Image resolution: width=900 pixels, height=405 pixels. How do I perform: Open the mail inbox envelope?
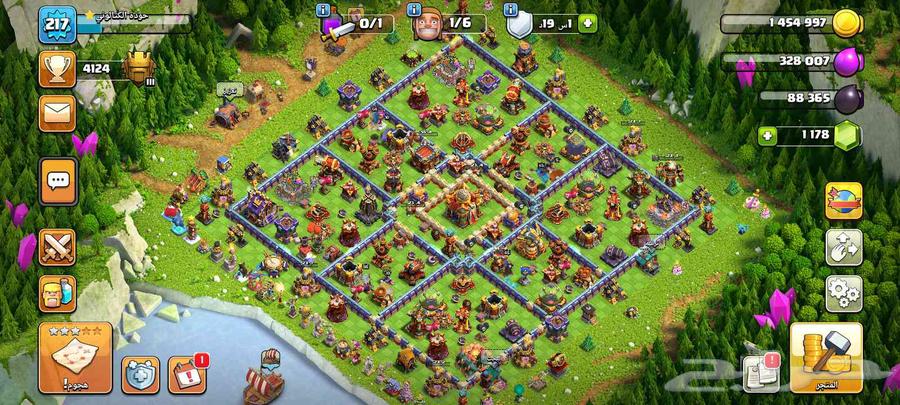pyautogui.click(x=57, y=112)
